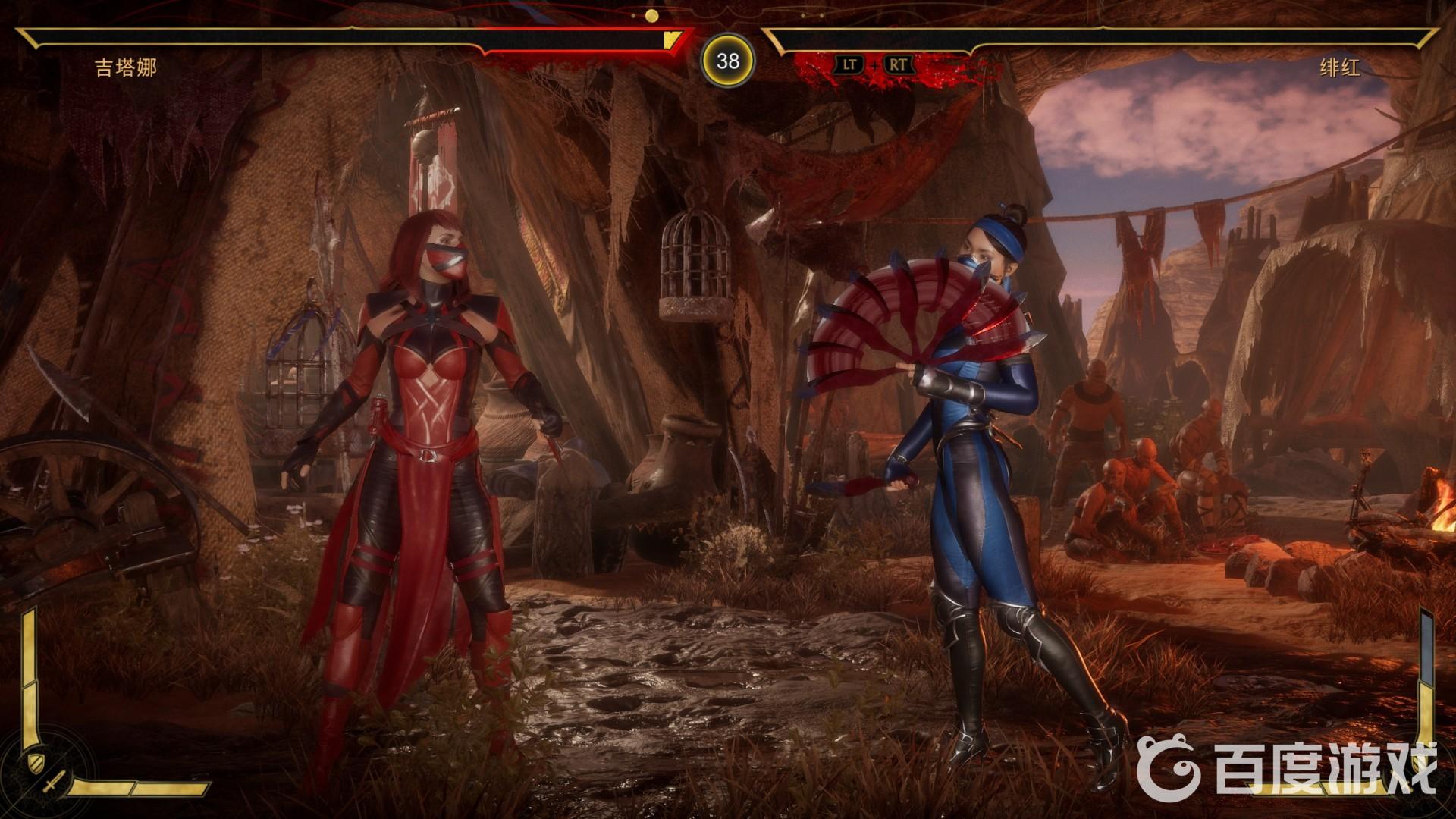Tap the plus sign between LT and RT
This screenshot has width=1456, height=819.
coord(874,66)
